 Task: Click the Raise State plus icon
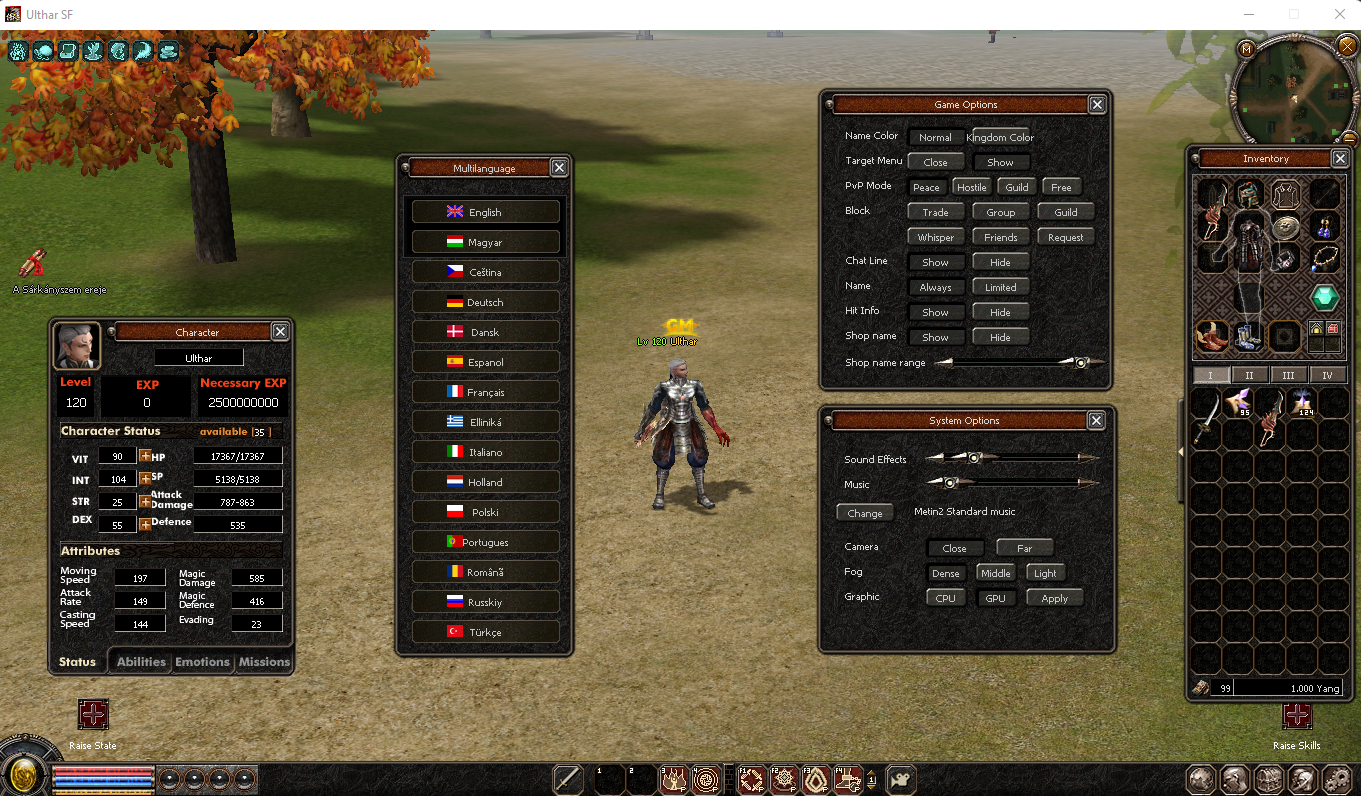coord(93,716)
